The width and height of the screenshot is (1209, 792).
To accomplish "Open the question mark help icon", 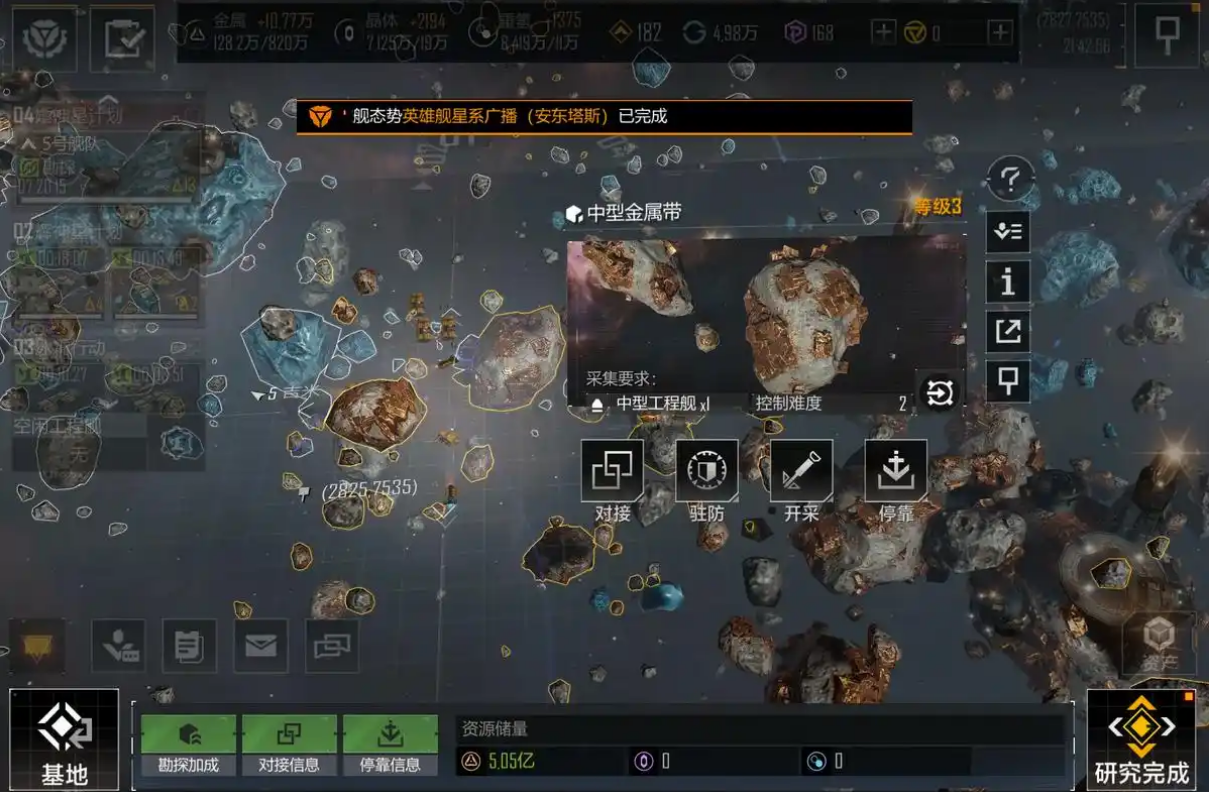I will [x=1009, y=181].
